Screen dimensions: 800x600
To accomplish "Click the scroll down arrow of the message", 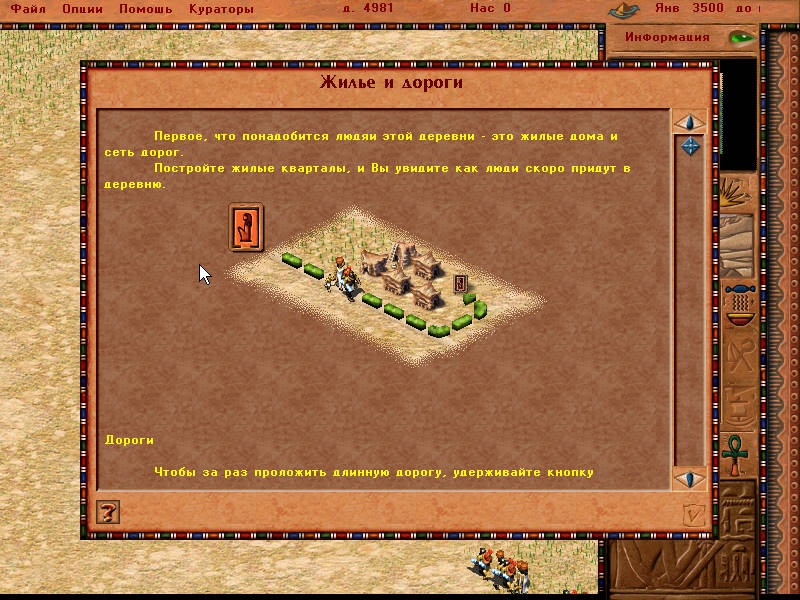I will point(689,478).
